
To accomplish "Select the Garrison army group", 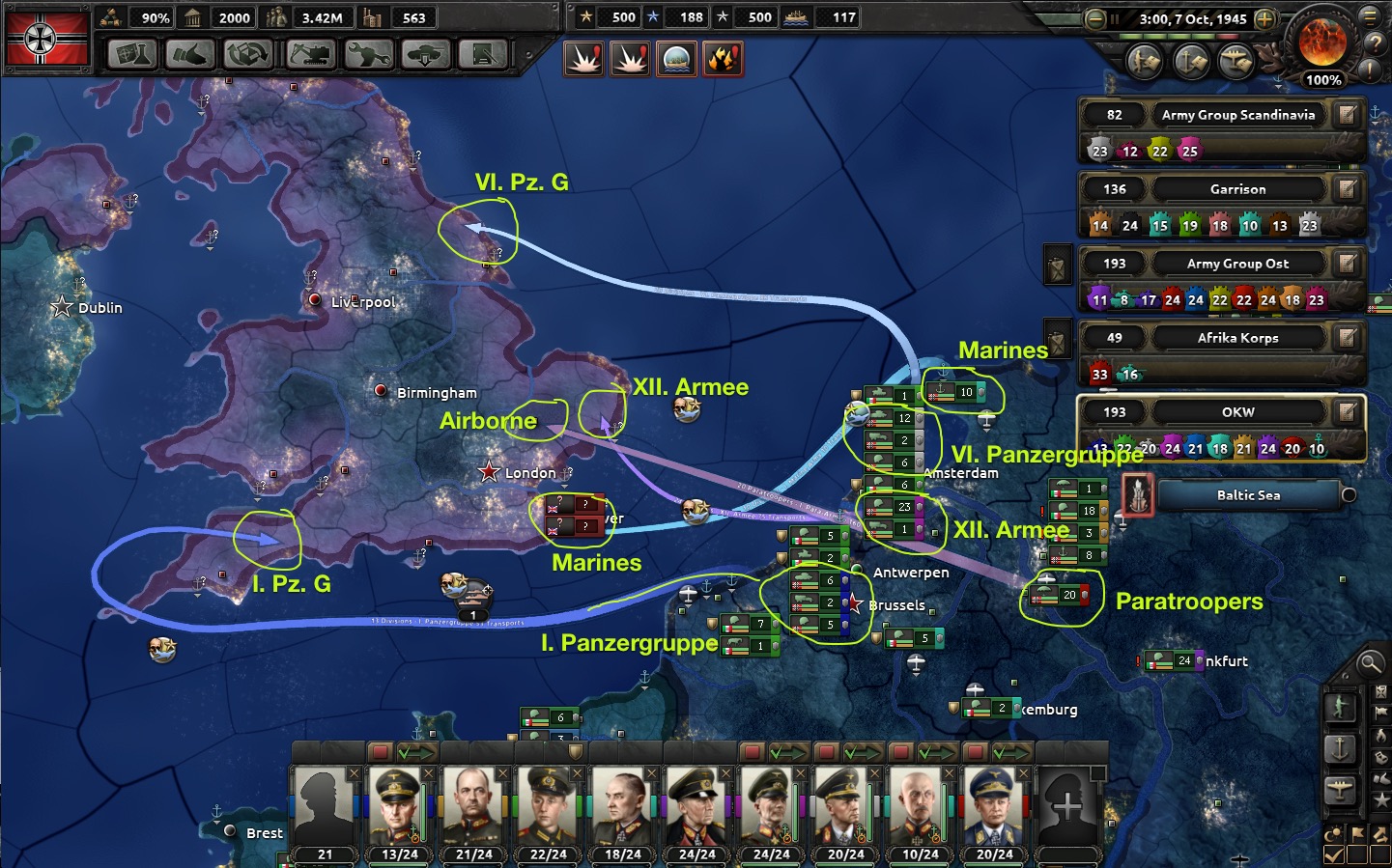I will pyautogui.click(x=1237, y=189).
